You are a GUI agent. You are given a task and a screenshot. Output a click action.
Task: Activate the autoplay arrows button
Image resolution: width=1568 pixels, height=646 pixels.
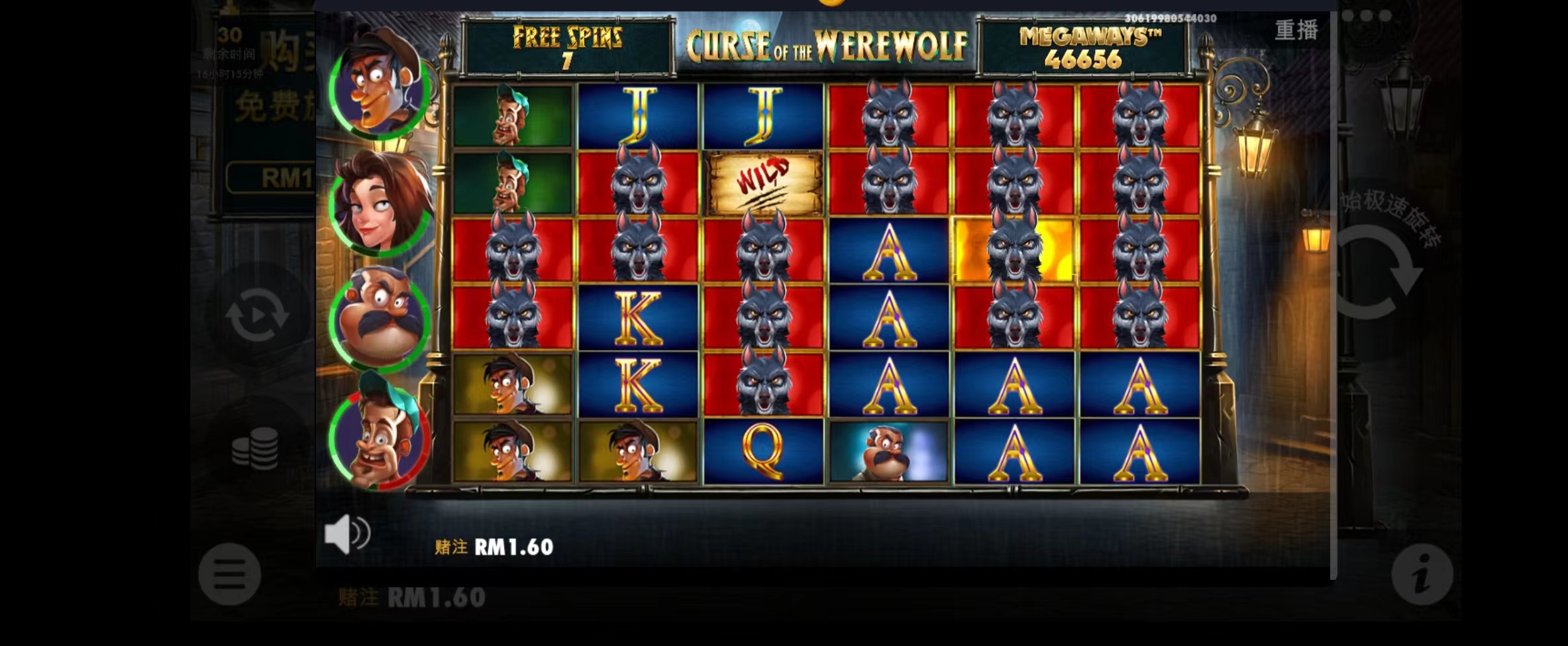pos(257,315)
